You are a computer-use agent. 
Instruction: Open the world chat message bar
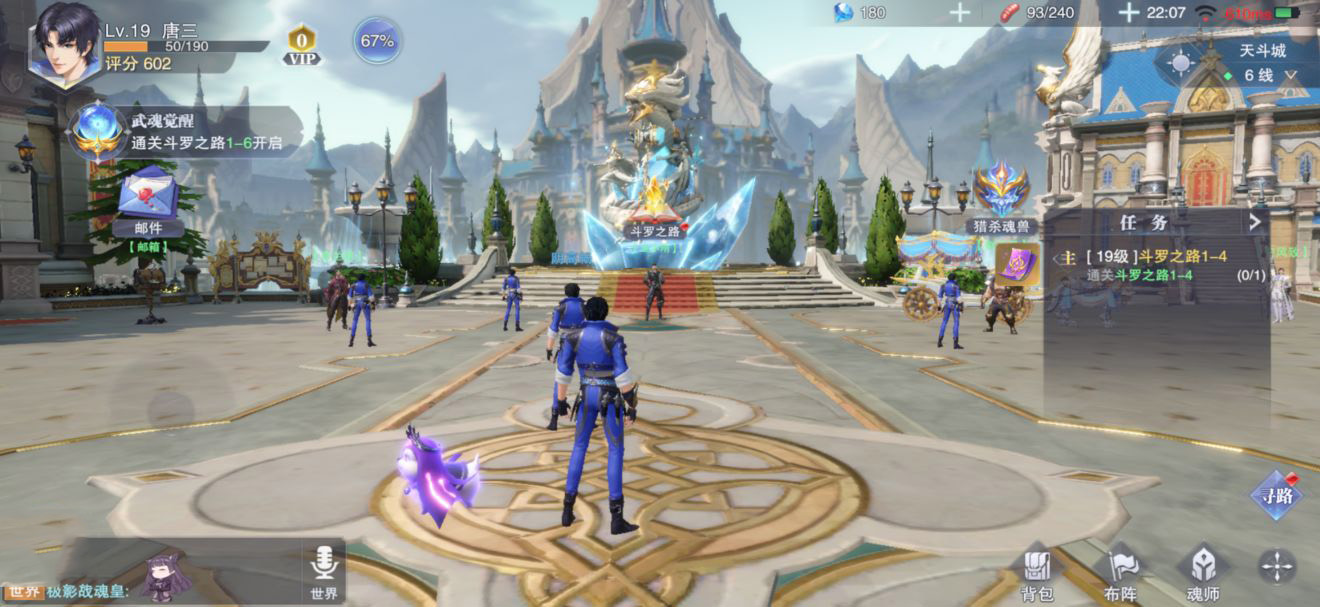click(150, 591)
